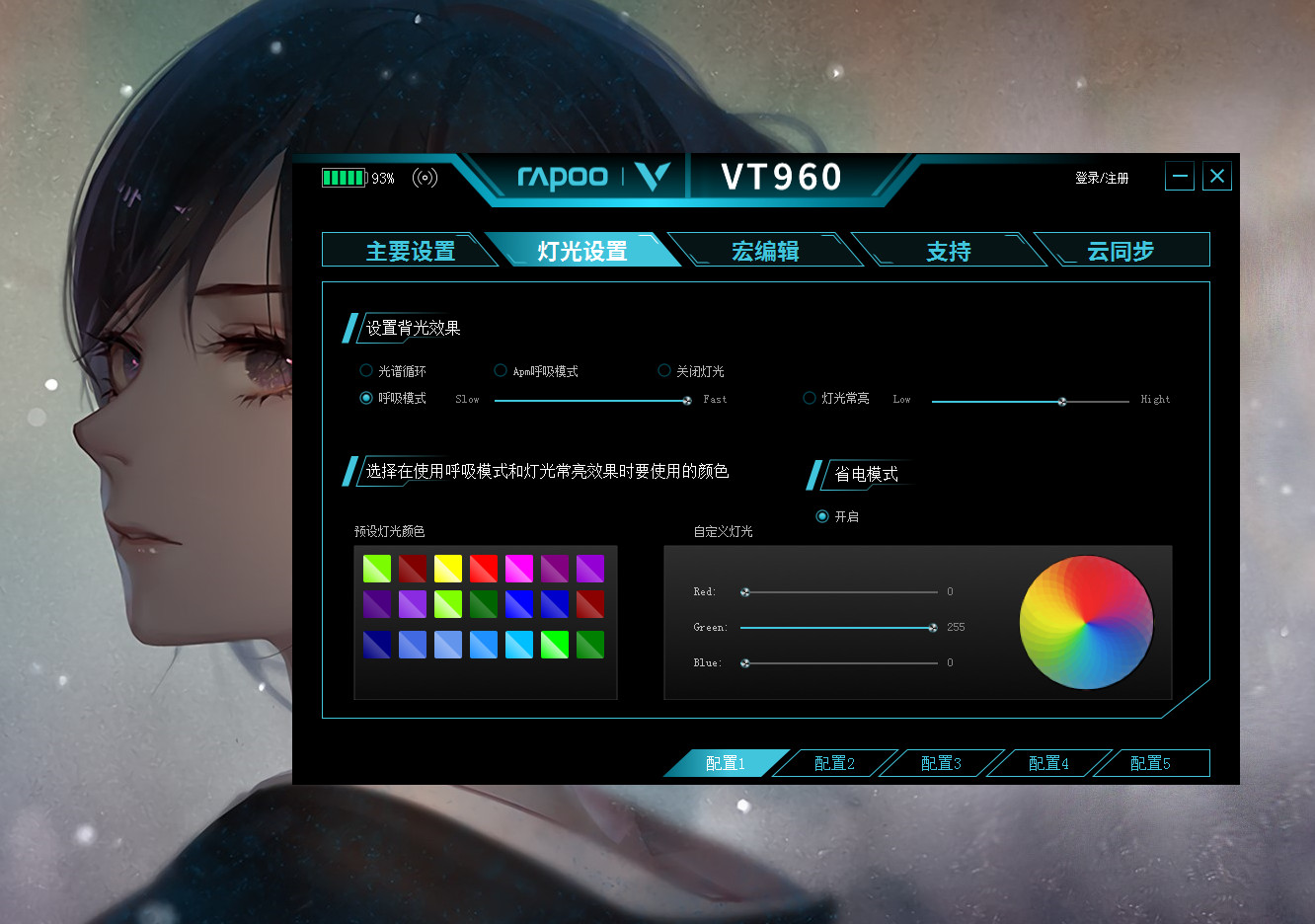Enable Apm呼吸模式 lighting
1315x924 pixels.
[501, 370]
